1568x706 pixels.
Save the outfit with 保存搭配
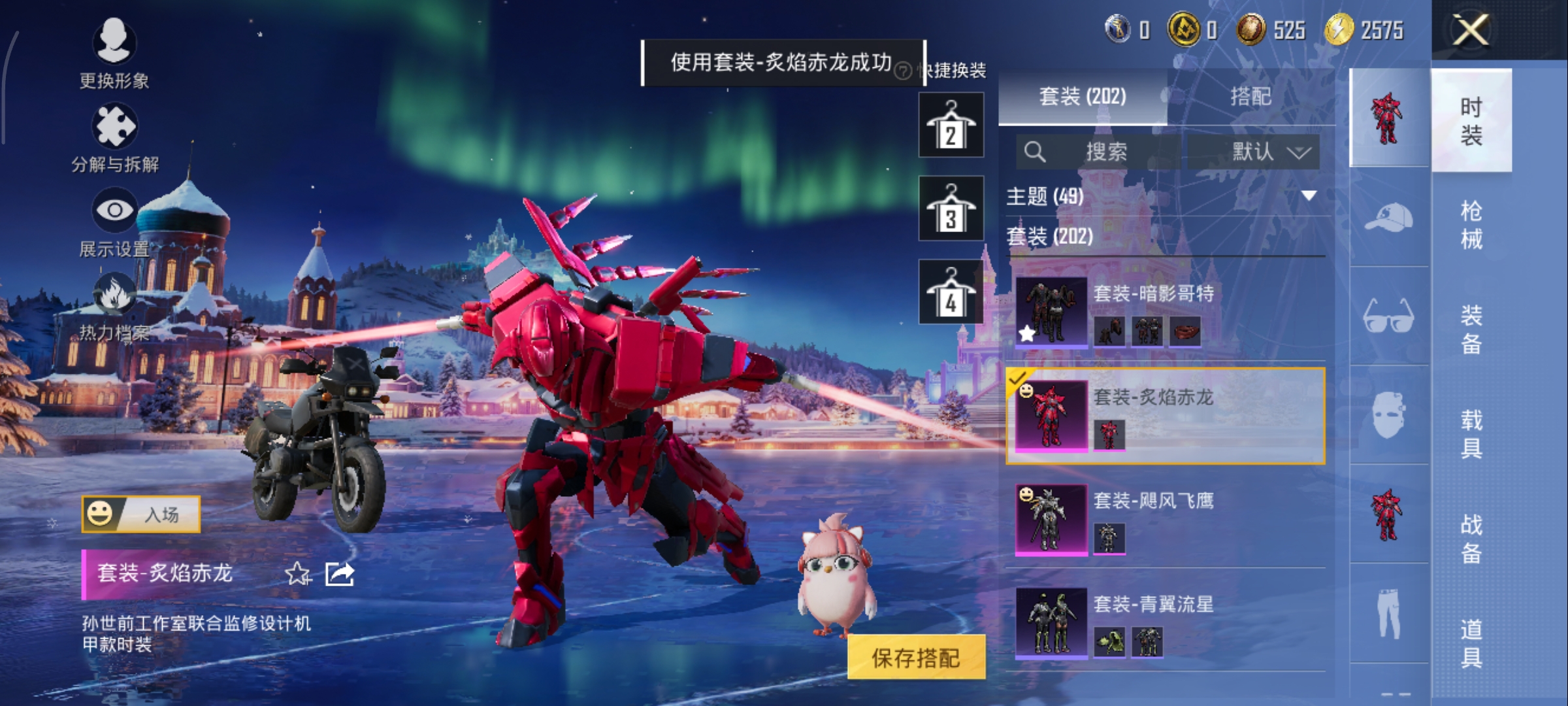coord(916,657)
